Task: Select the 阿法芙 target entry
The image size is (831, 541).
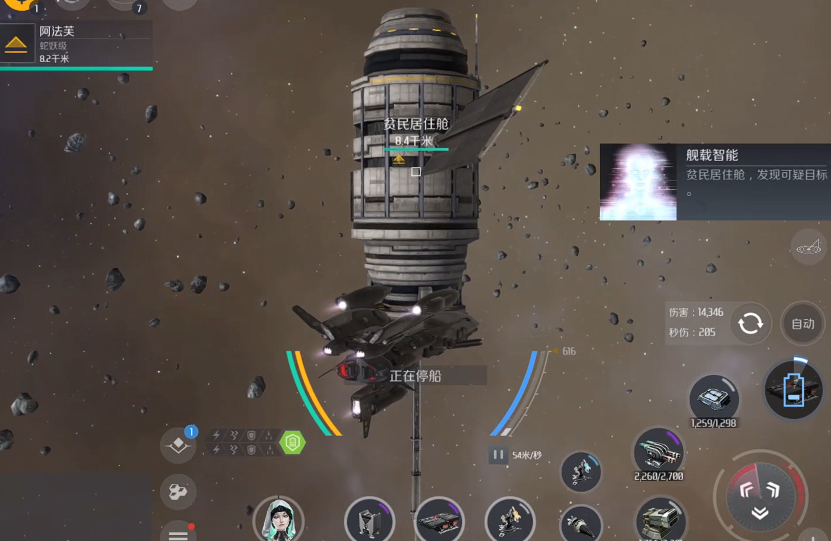Action: pos(75,44)
